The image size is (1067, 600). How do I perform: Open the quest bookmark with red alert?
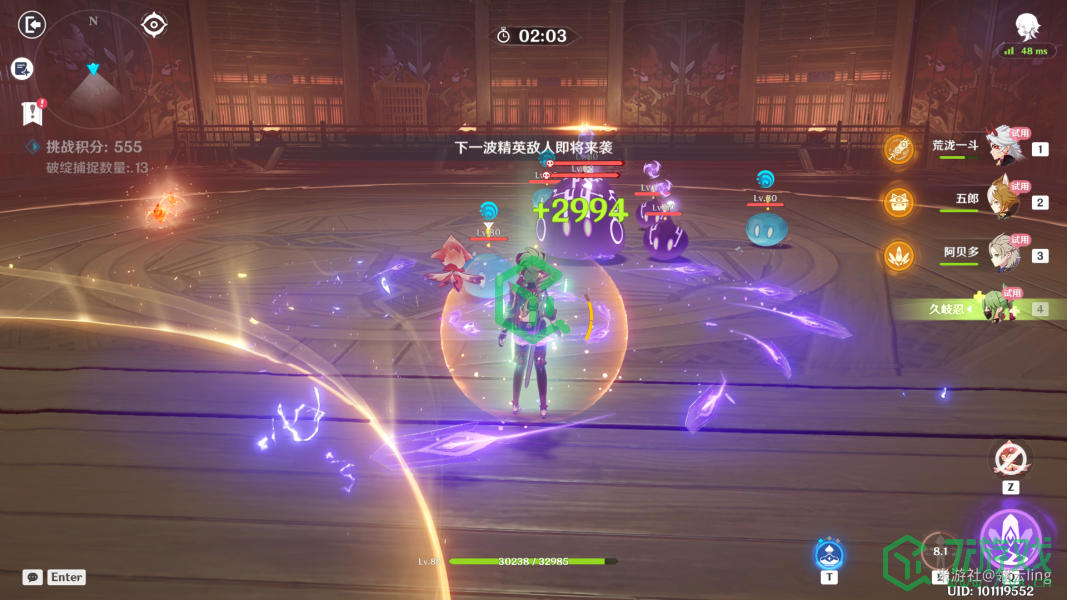click(33, 112)
